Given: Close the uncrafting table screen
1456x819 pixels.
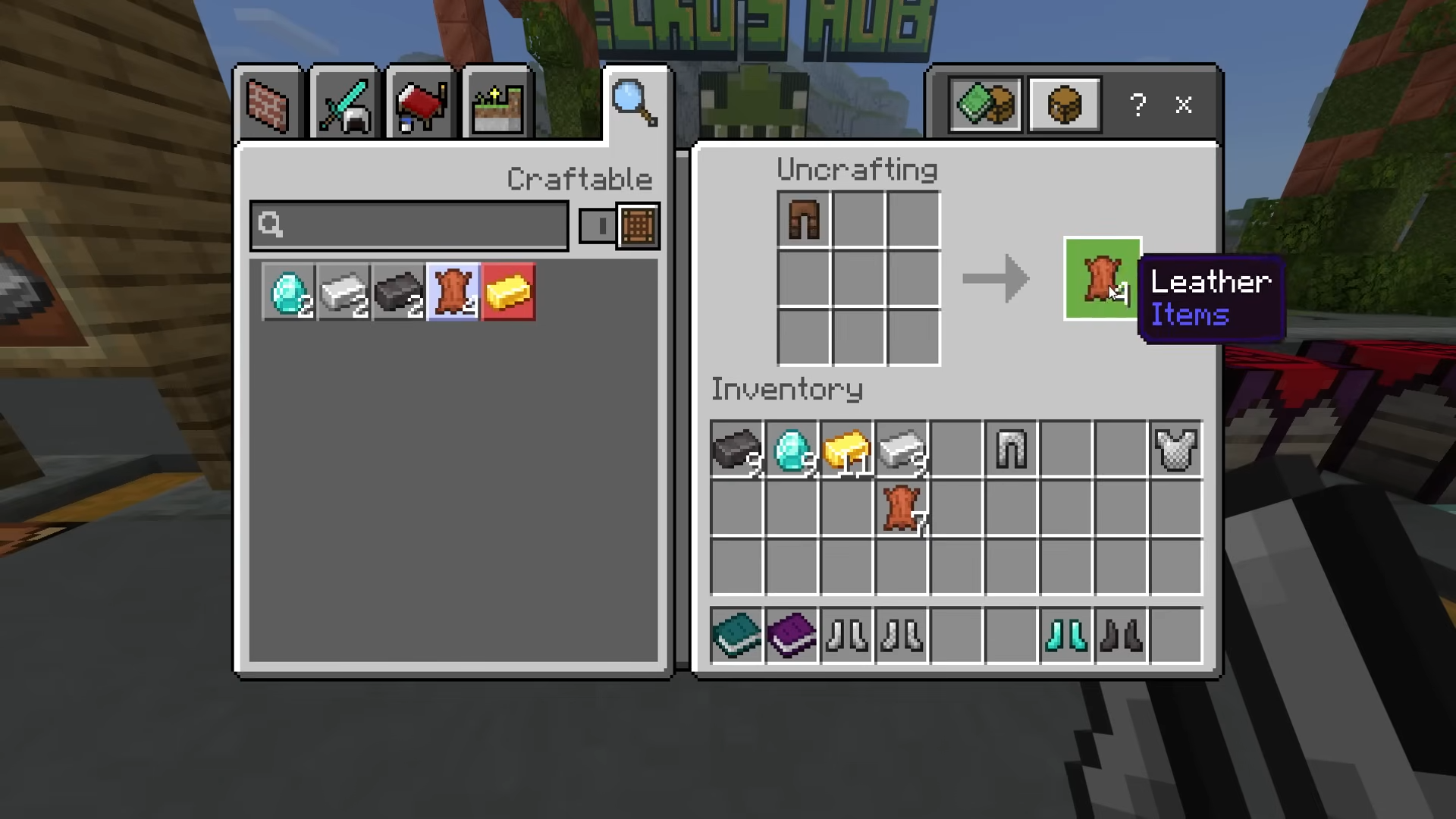Looking at the screenshot, I should click(1184, 105).
